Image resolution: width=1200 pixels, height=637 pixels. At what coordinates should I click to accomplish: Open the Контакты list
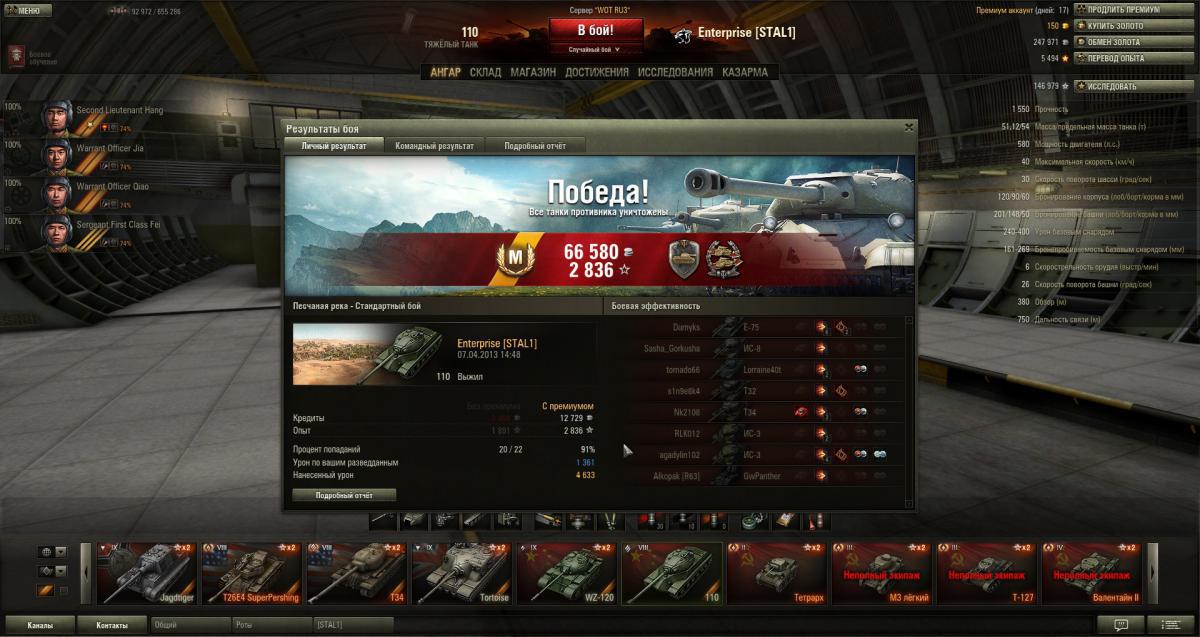pyautogui.click(x=112, y=625)
